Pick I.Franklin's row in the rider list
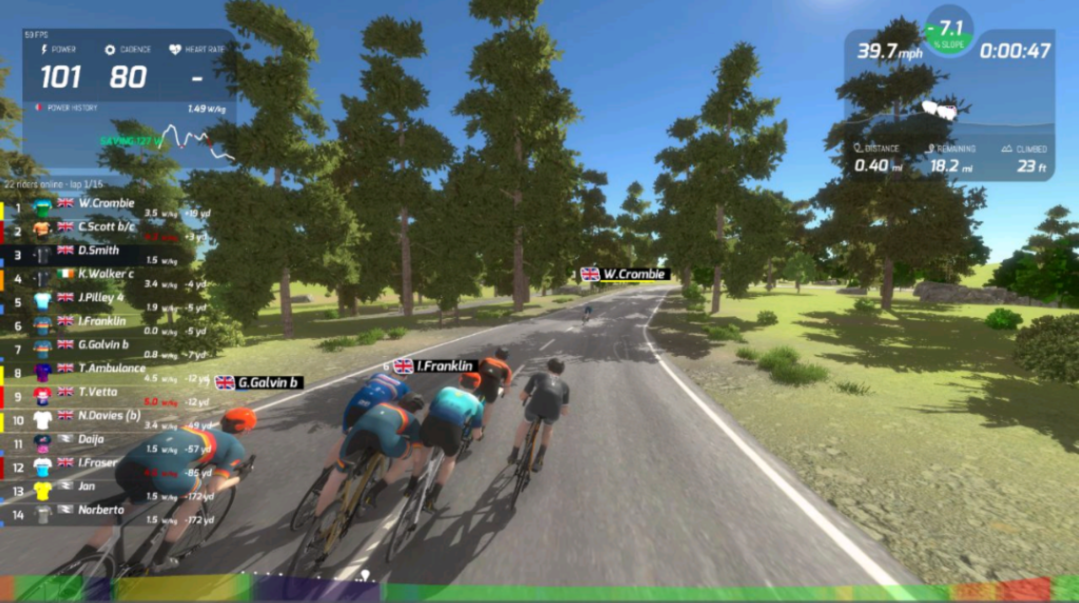Image resolution: width=1079 pixels, height=603 pixels. 102,322
